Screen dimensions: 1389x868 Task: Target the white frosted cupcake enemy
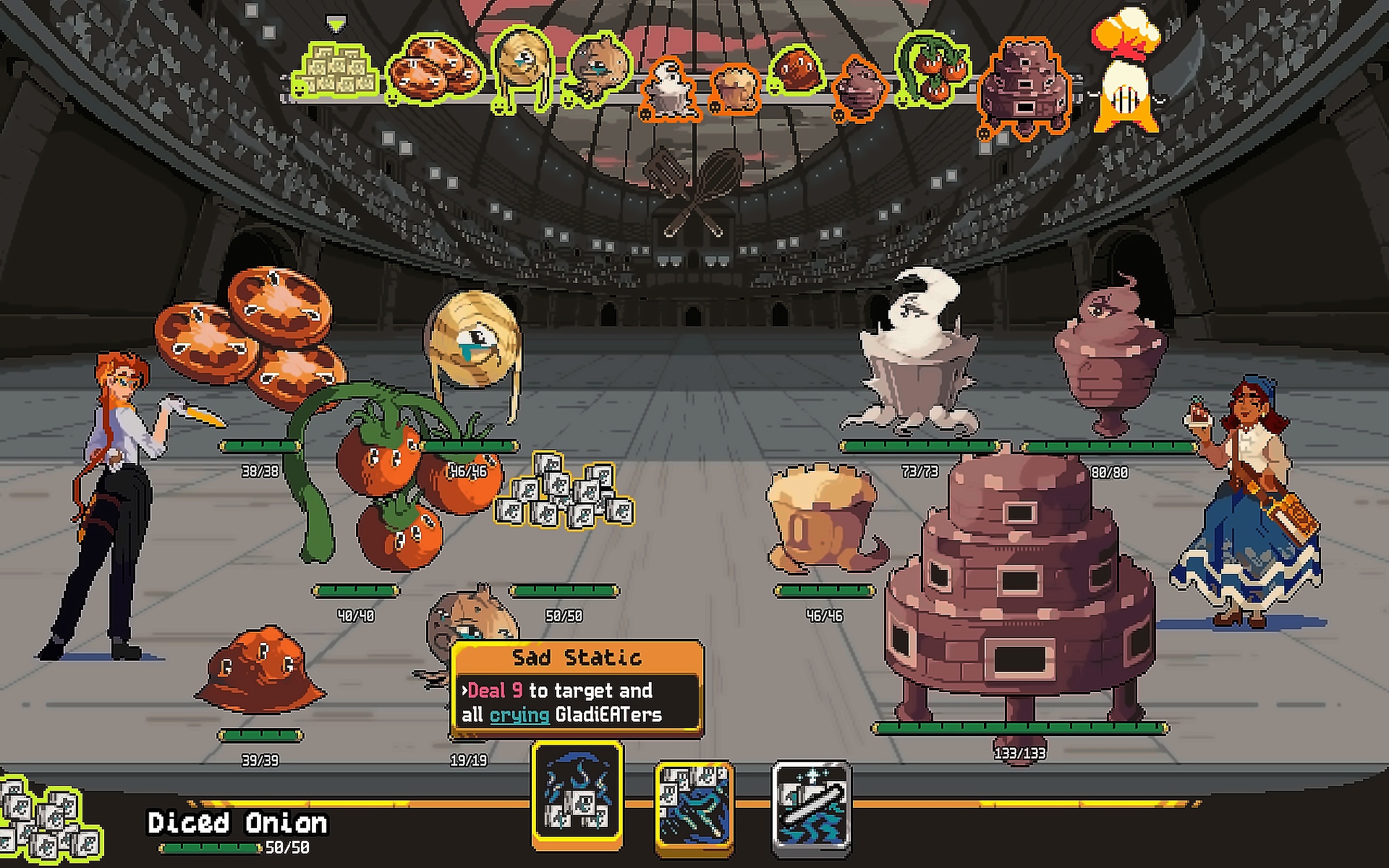914,359
